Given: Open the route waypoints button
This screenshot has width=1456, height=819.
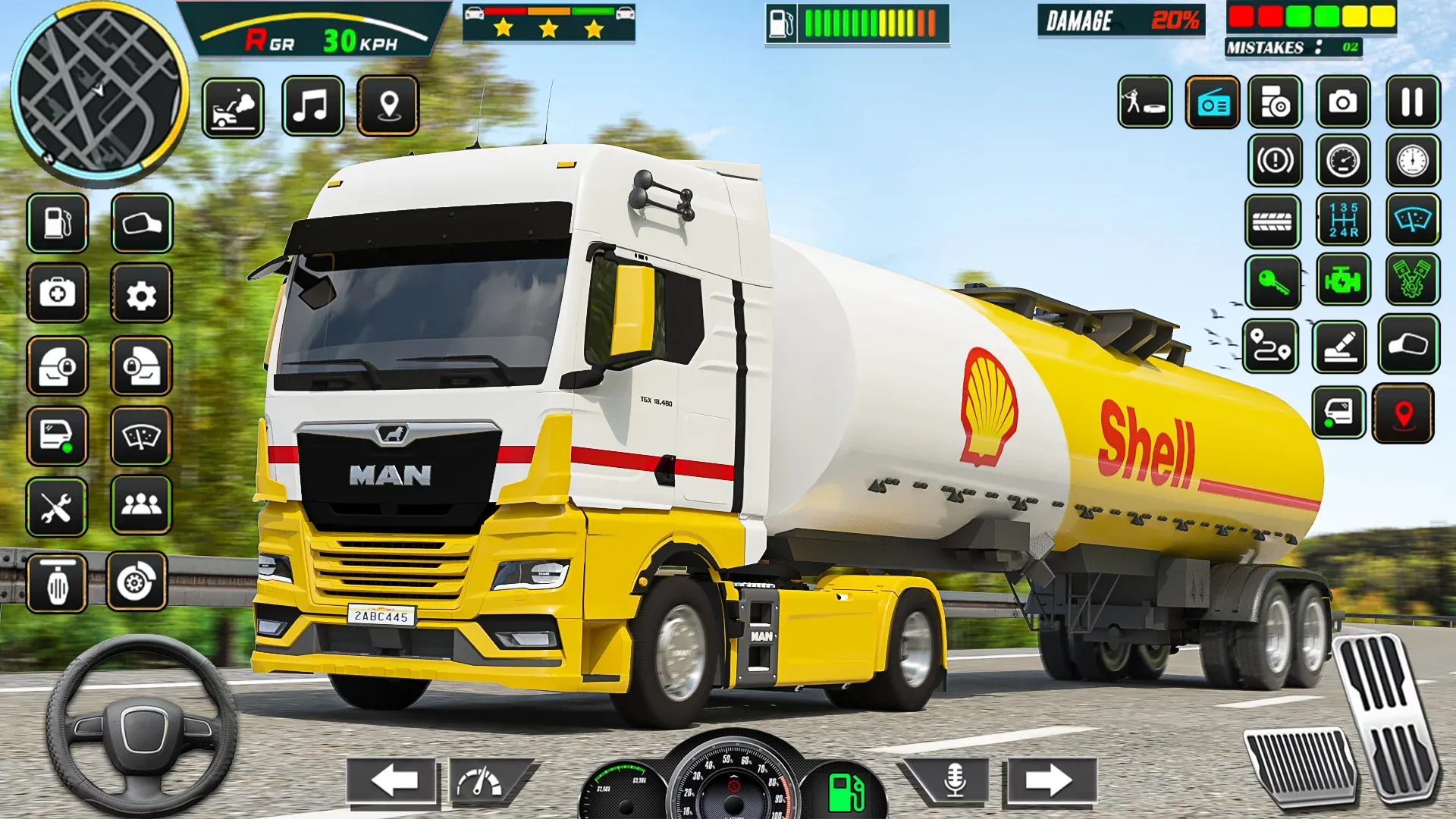Looking at the screenshot, I should (1271, 347).
